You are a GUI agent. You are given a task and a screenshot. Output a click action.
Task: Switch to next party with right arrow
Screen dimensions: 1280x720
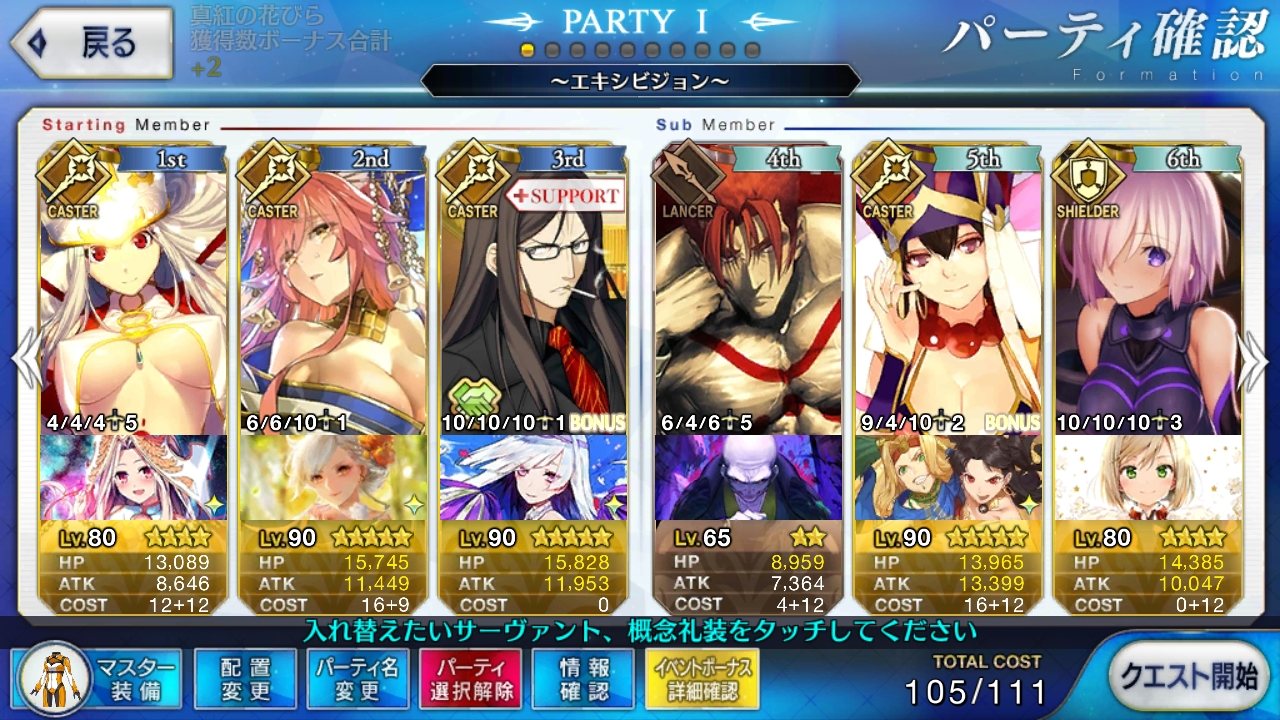point(1254,360)
